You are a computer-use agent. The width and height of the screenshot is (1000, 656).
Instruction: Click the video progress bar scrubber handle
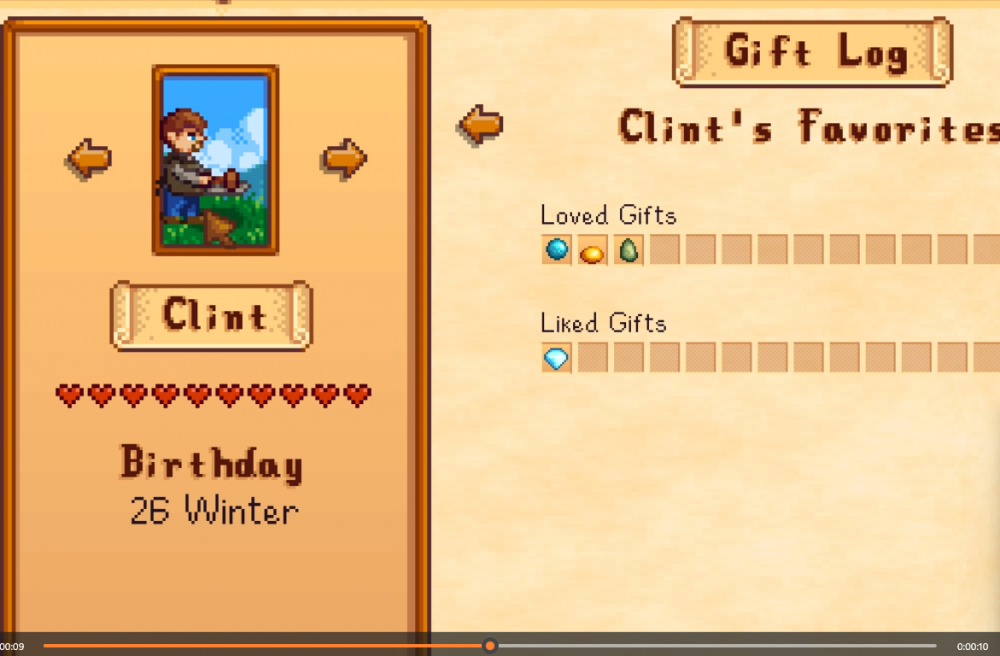tap(489, 646)
